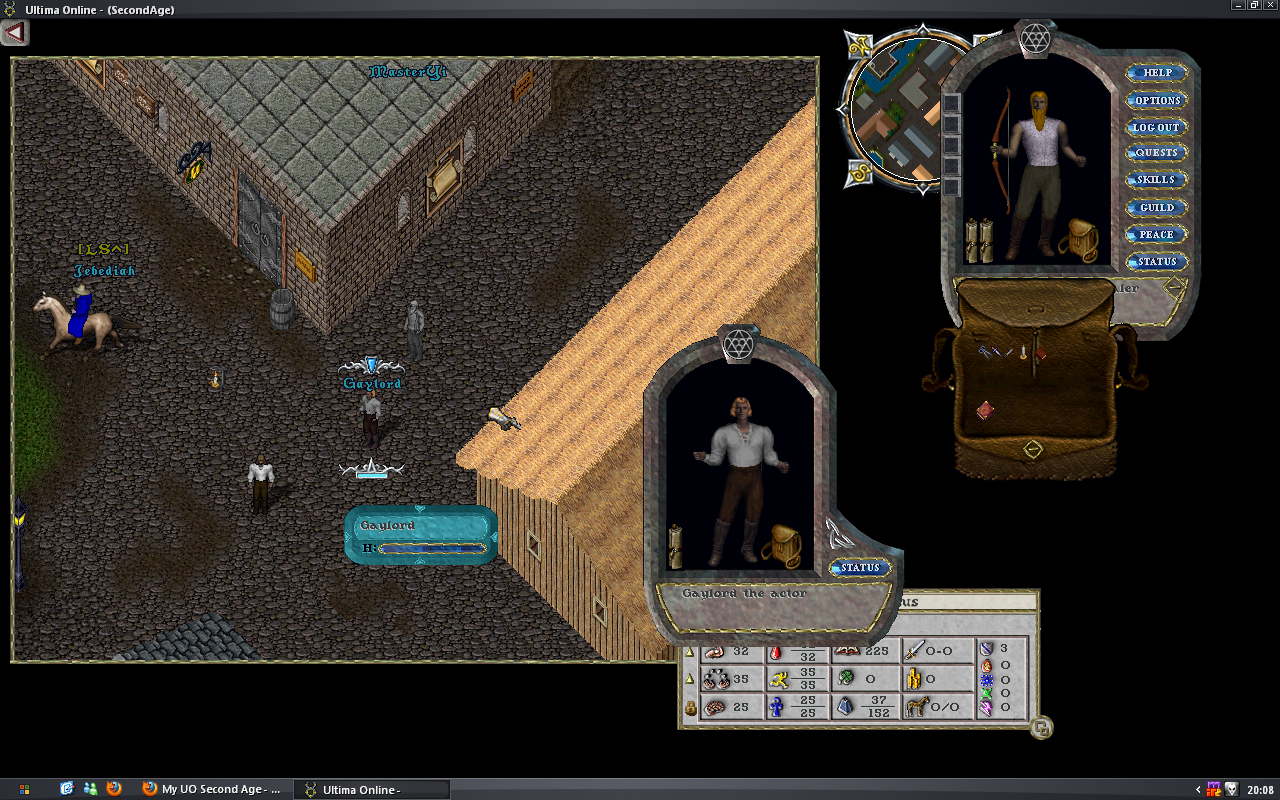This screenshot has height=800, width=1280.
Task: Select the Gaylord health bar gump
Action: point(420,536)
